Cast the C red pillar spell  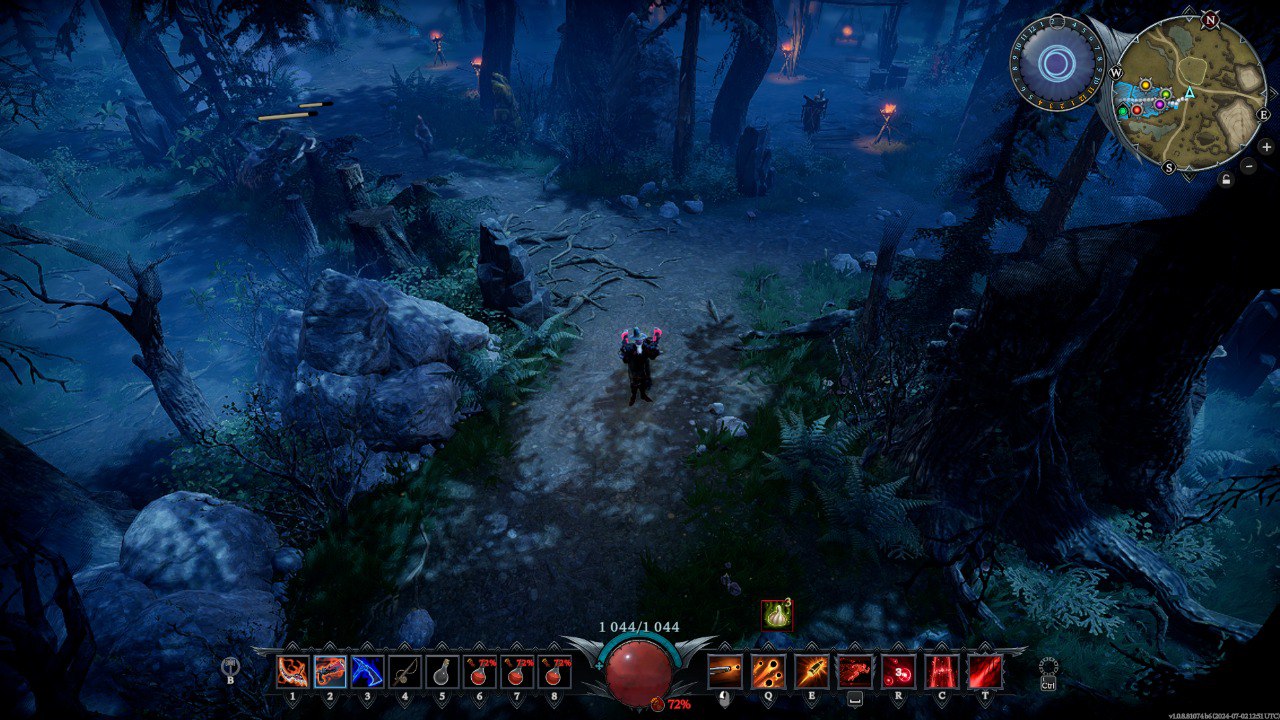pos(941,671)
